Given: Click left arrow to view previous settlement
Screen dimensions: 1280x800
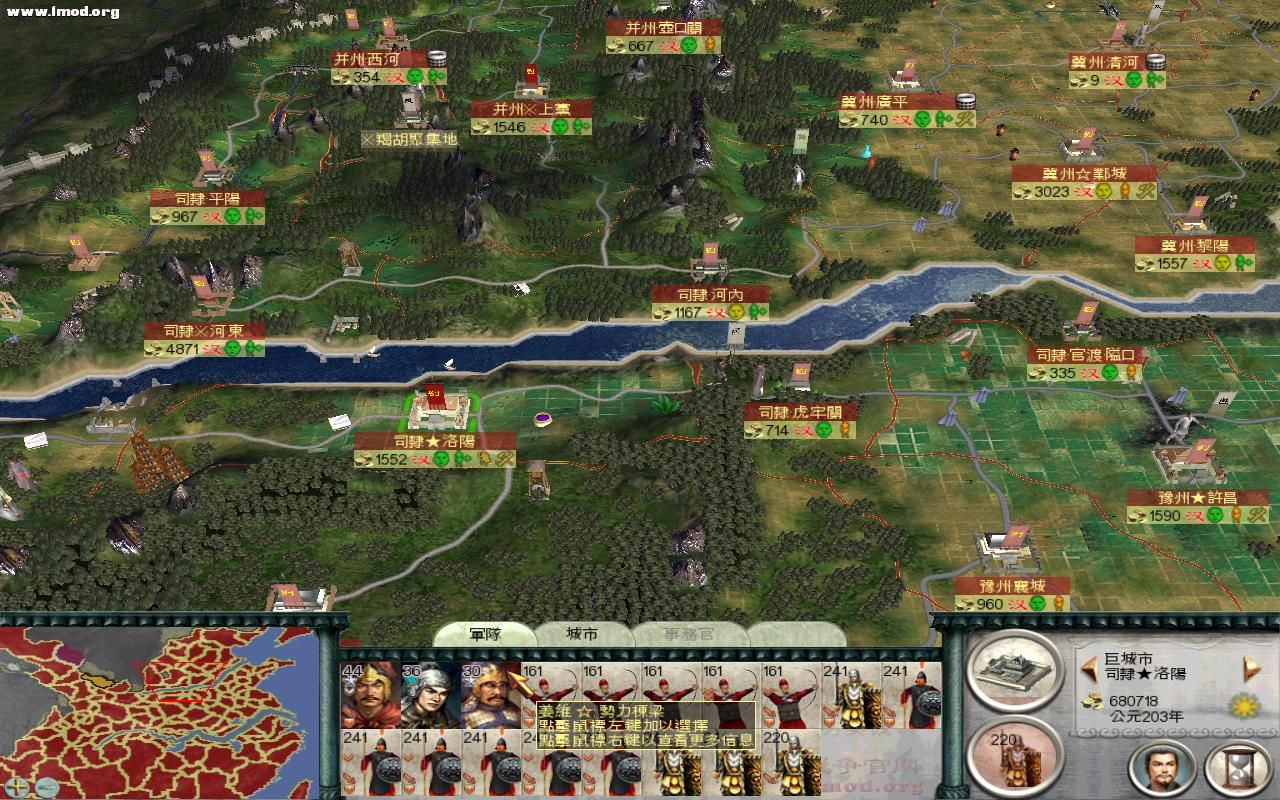Looking at the screenshot, I should [x=1089, y=667].
